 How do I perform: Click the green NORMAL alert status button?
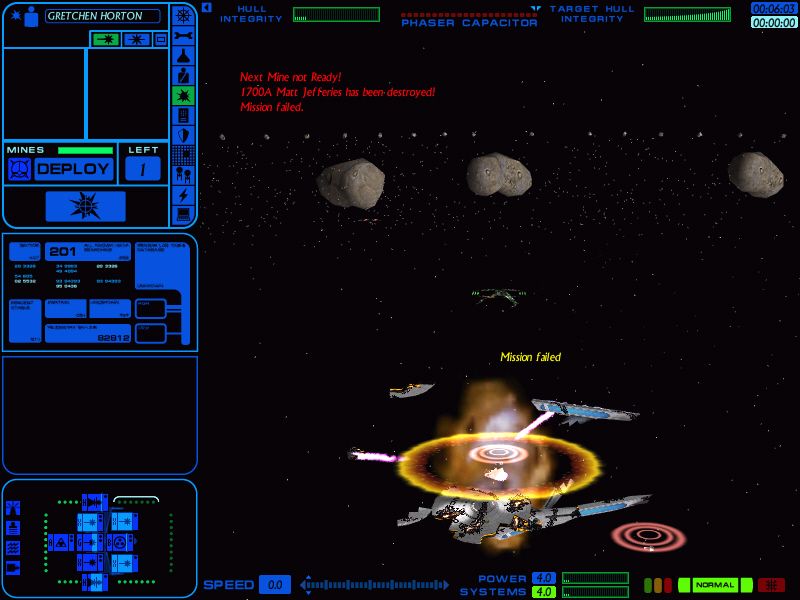pyautogui.click(x=714, y=585)
